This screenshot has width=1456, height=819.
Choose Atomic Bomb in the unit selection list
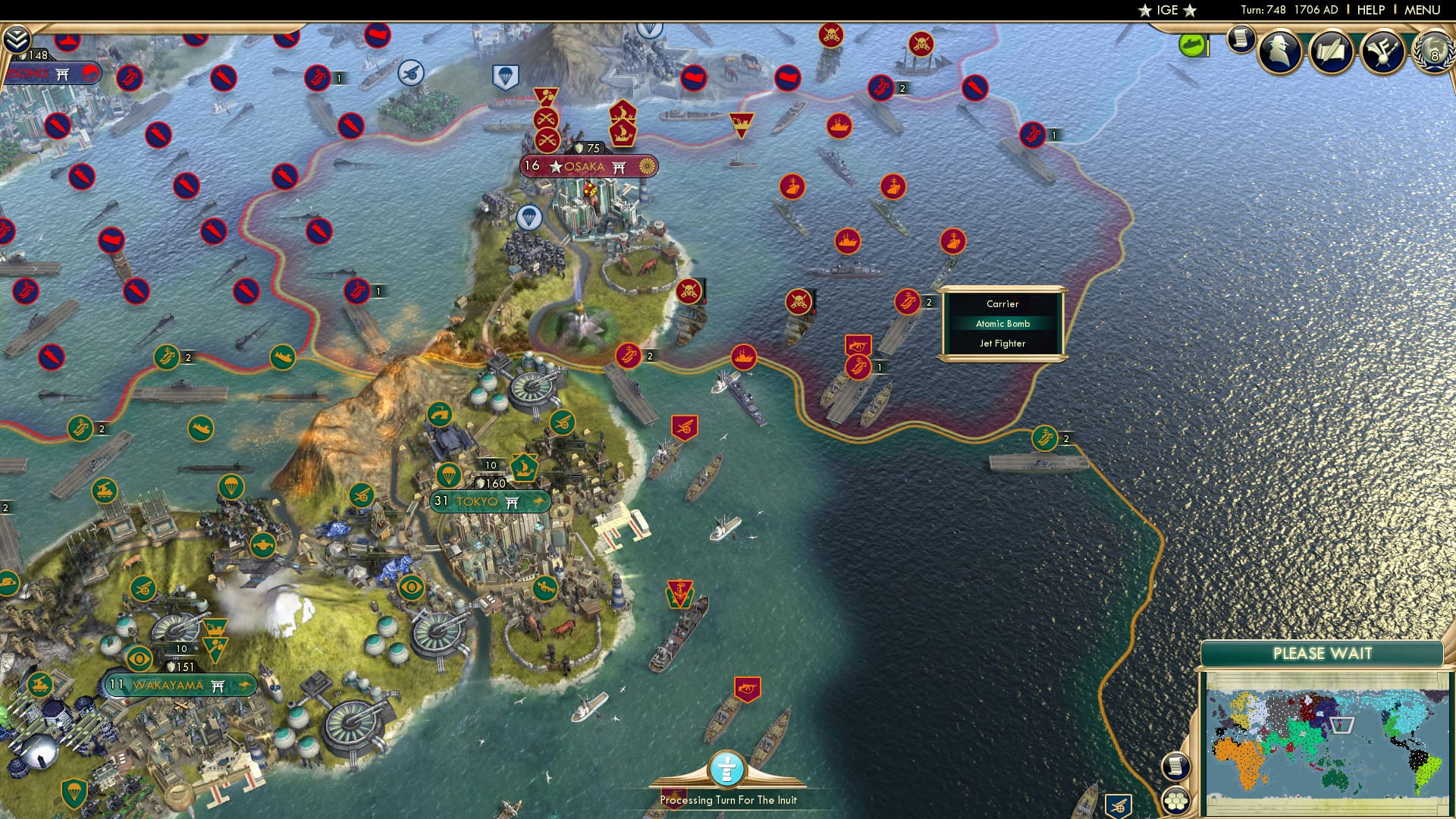1003,323
